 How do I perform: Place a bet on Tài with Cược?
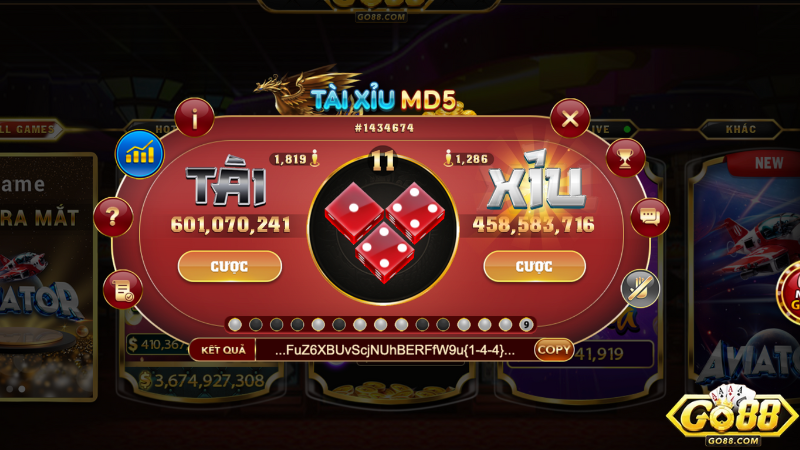click(x=229, y=266)
